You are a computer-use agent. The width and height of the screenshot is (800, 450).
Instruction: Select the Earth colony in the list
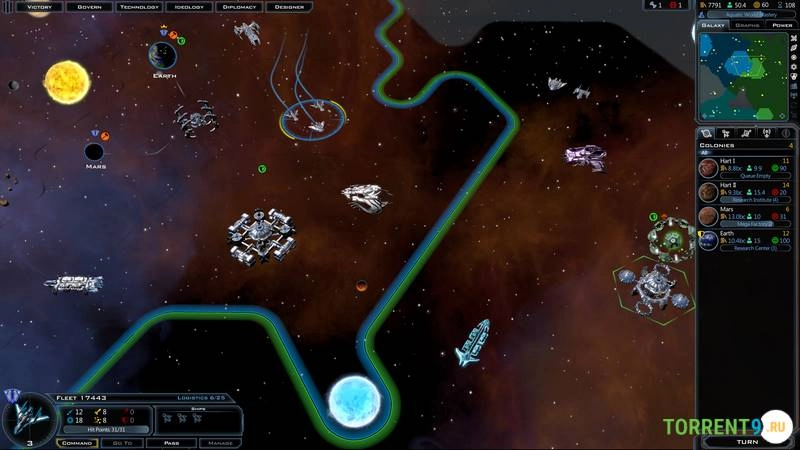click(745, 240)
